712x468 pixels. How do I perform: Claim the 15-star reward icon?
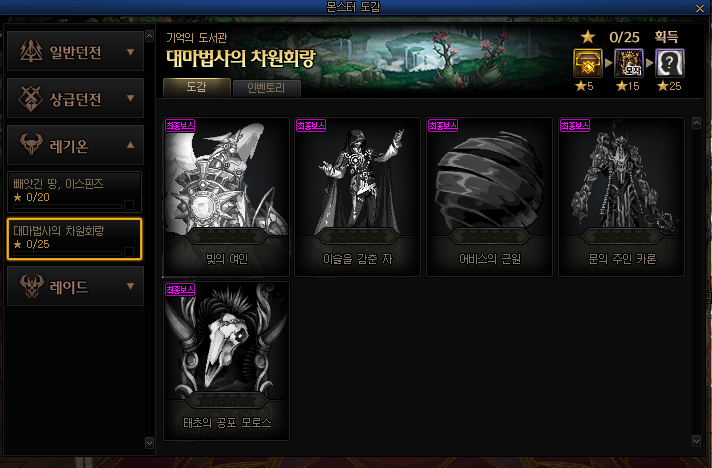[627, 63]
